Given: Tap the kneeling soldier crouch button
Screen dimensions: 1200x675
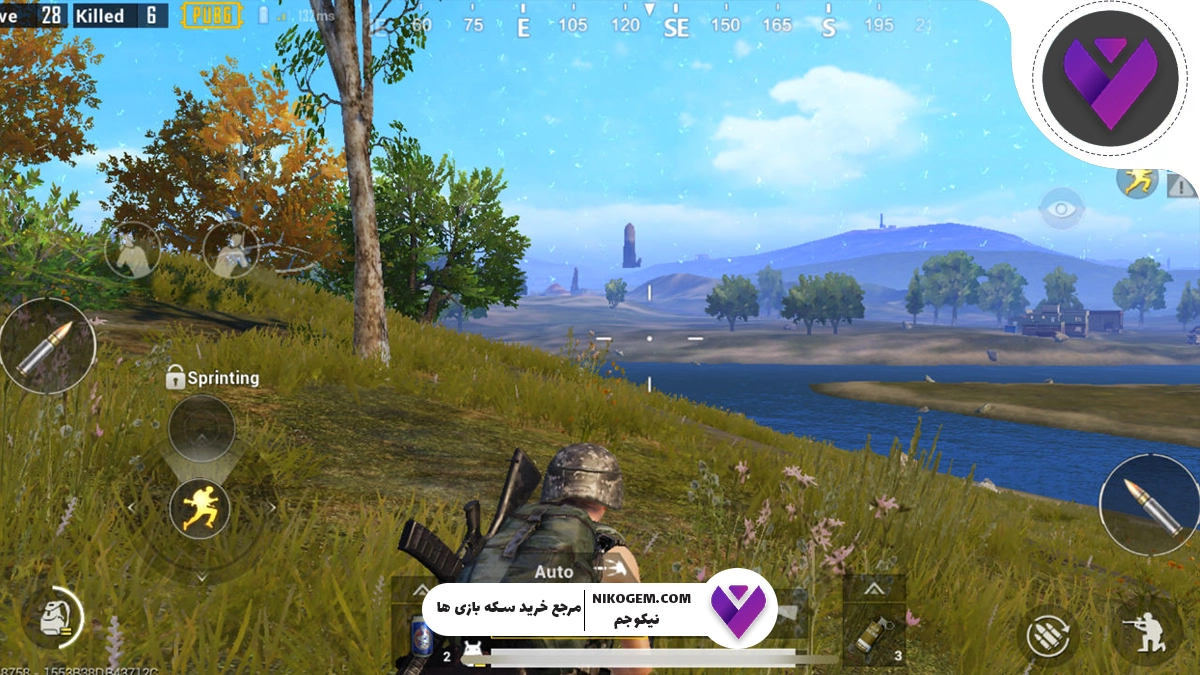Looking at the screenshot, I should pyautogui.click(x=1144, y=633).
